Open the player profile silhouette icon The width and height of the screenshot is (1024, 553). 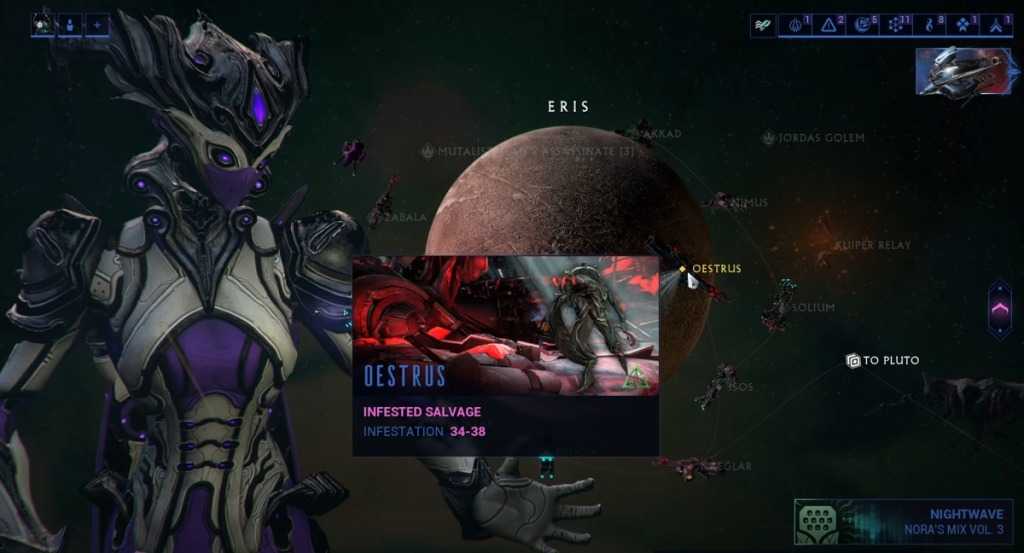click(70, 24)
